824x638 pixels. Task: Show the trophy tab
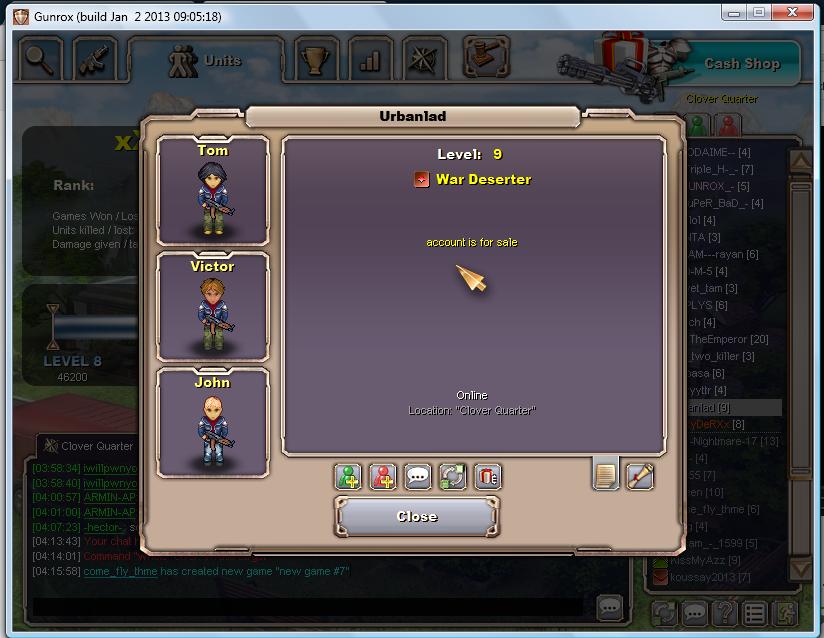tap(316, 60)
